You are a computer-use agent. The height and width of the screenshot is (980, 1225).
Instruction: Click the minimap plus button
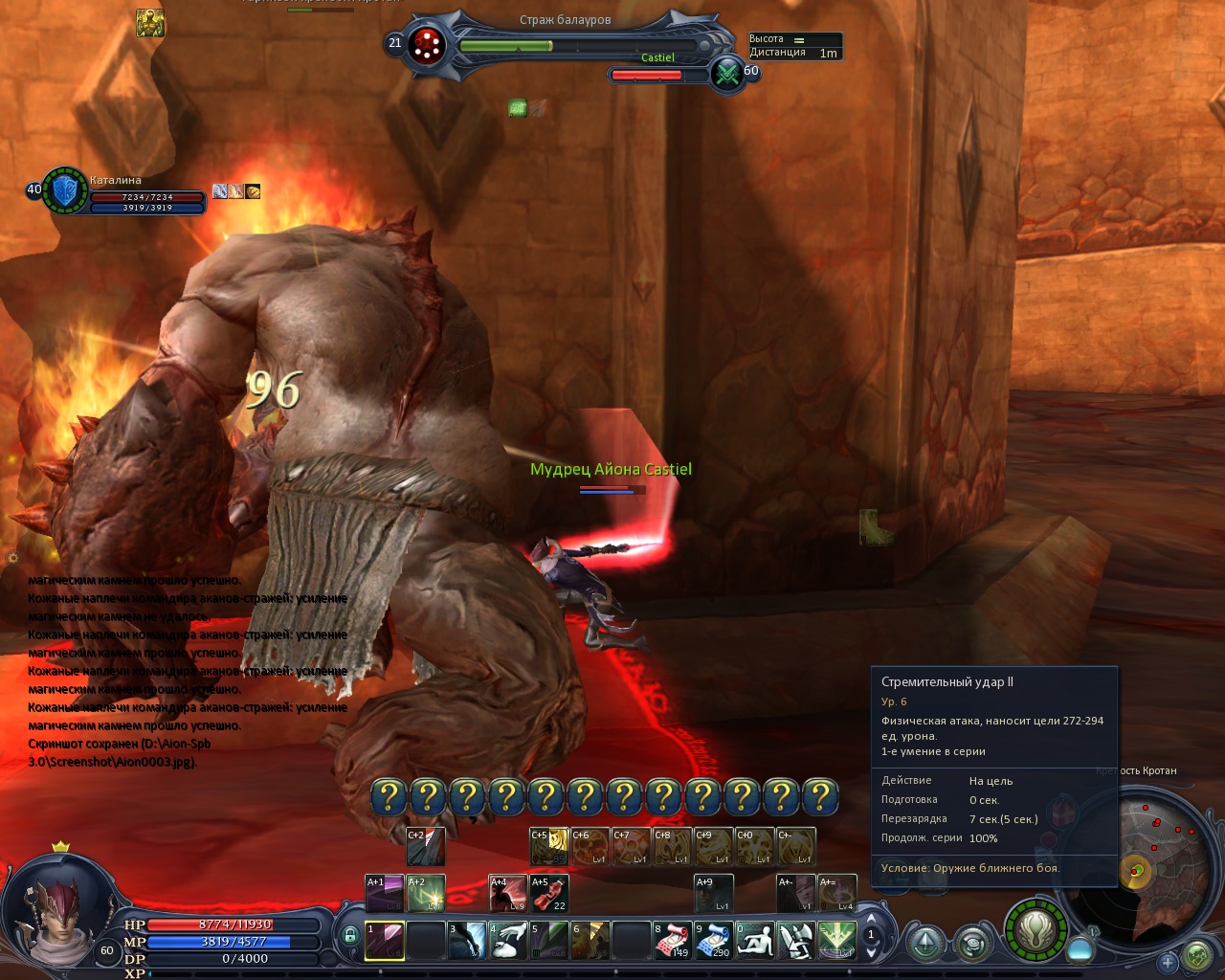tap(1168, 962)
